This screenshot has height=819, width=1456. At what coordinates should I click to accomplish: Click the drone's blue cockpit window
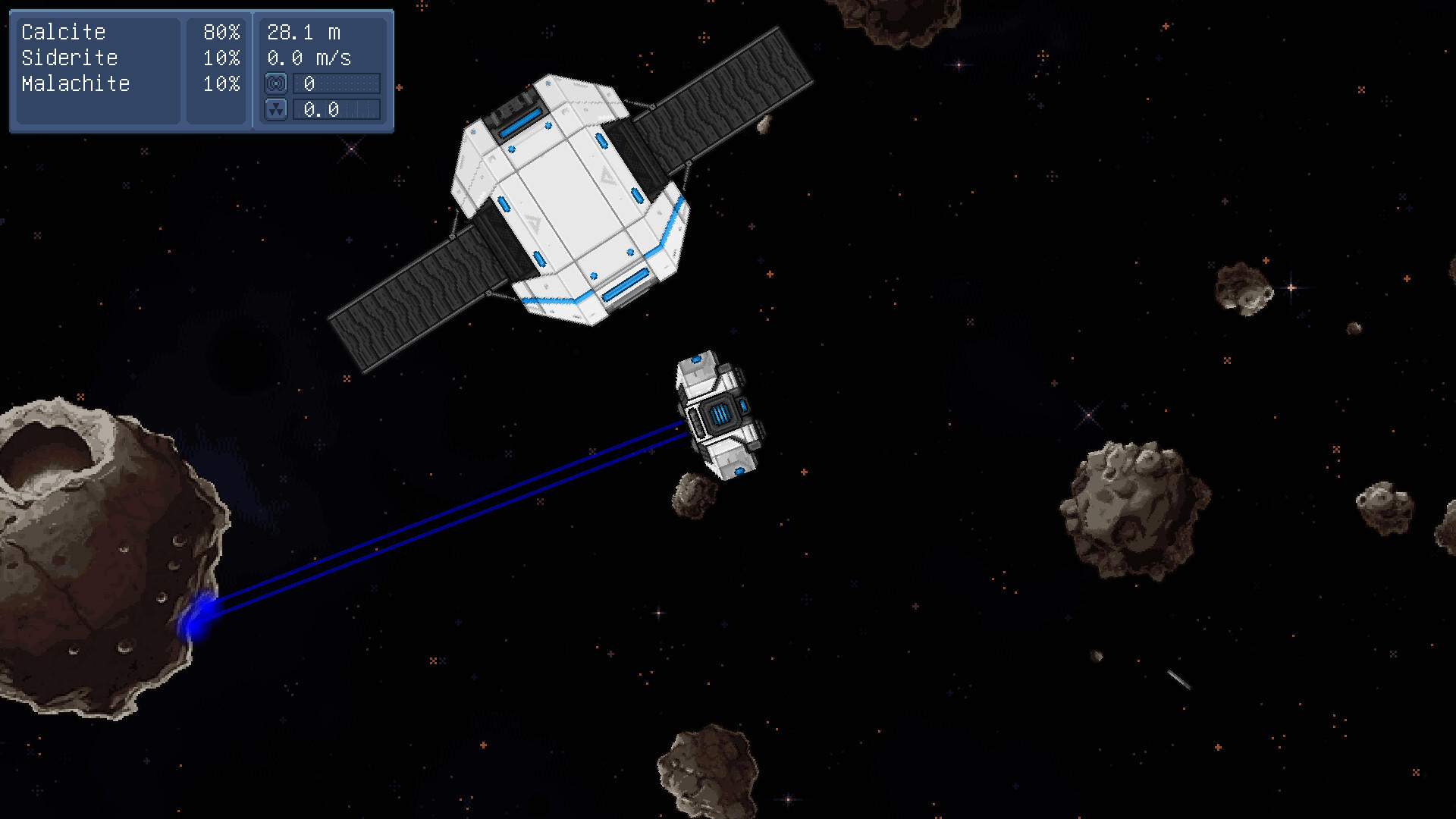720,413
